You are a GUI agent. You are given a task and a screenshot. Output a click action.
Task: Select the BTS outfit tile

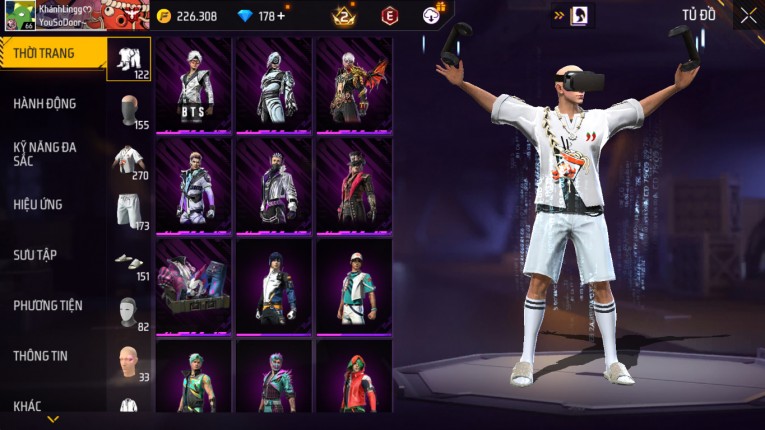(194, 85)
